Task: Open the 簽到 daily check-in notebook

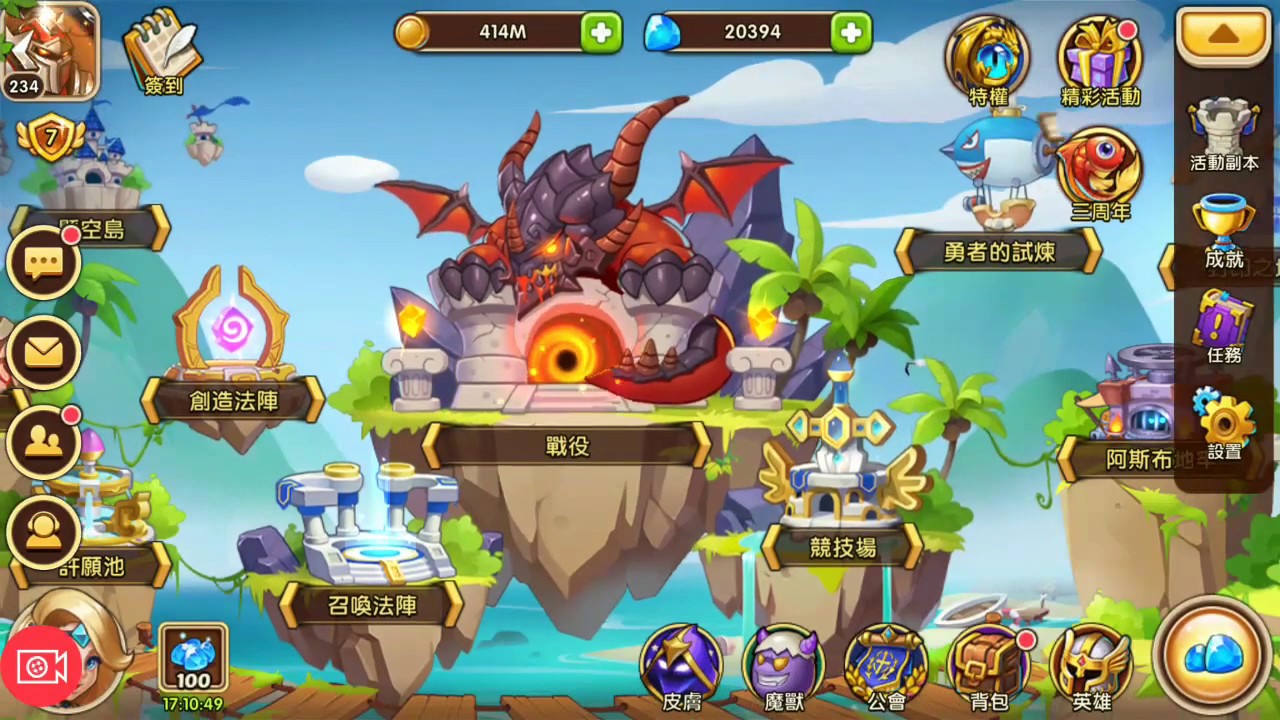Action: click(162, 52)
